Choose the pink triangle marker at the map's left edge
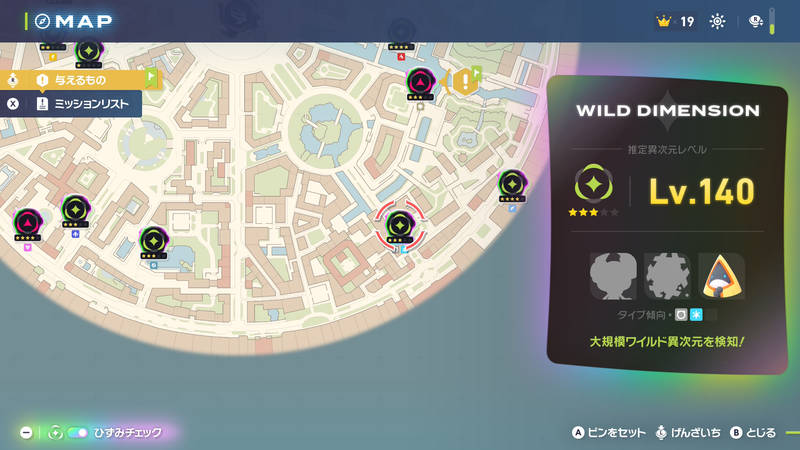Screen dimensions: 800x450 pyautogui.click(x=27, y=221)
